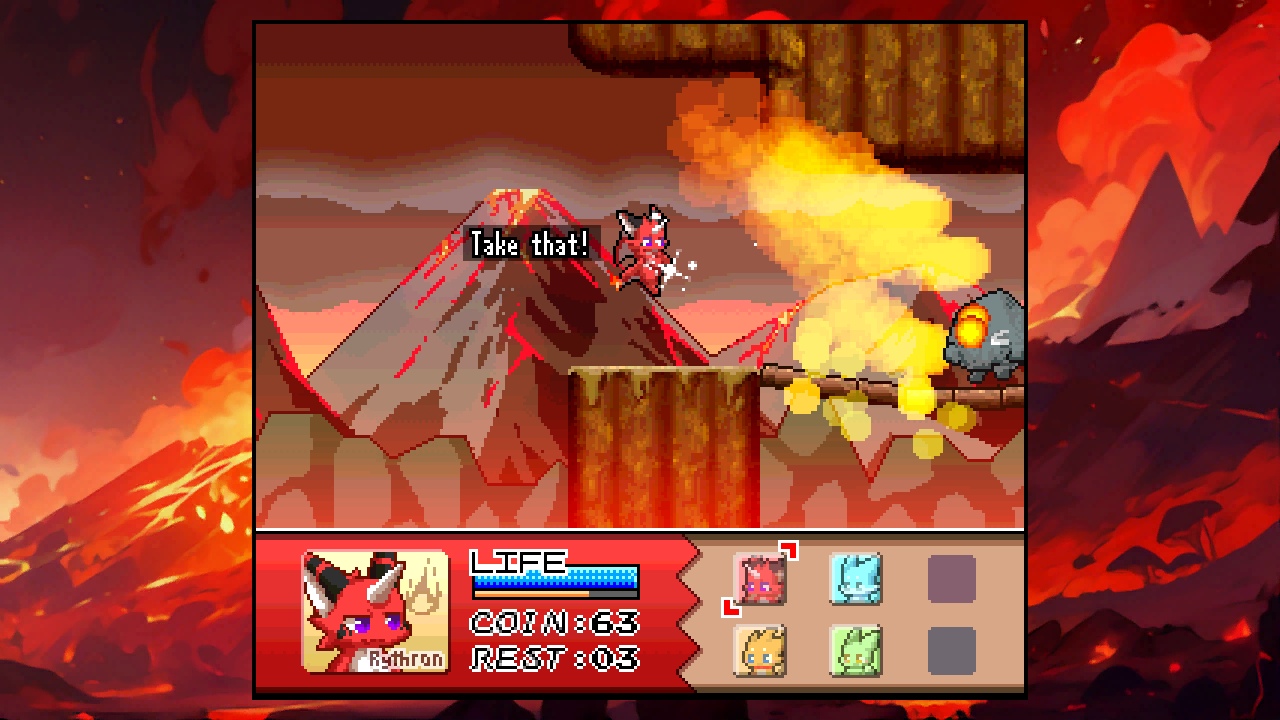Click the blue LIFE bar
This screenshot has width=1280, height=720.
pyautogui.click(x=552, y=580)
